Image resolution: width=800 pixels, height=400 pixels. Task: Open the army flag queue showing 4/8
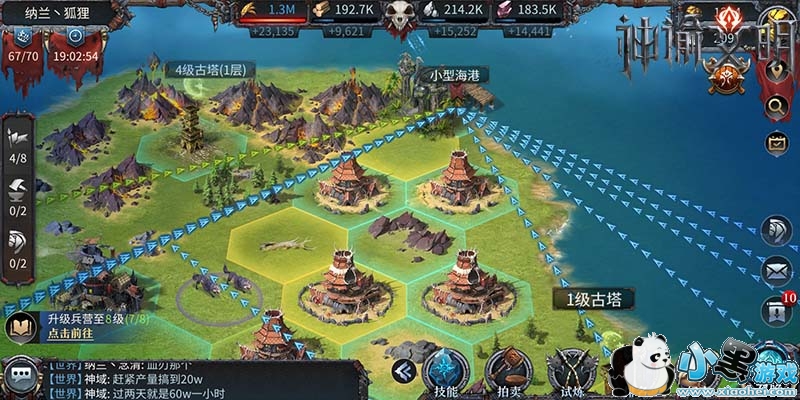pos(18,140)
